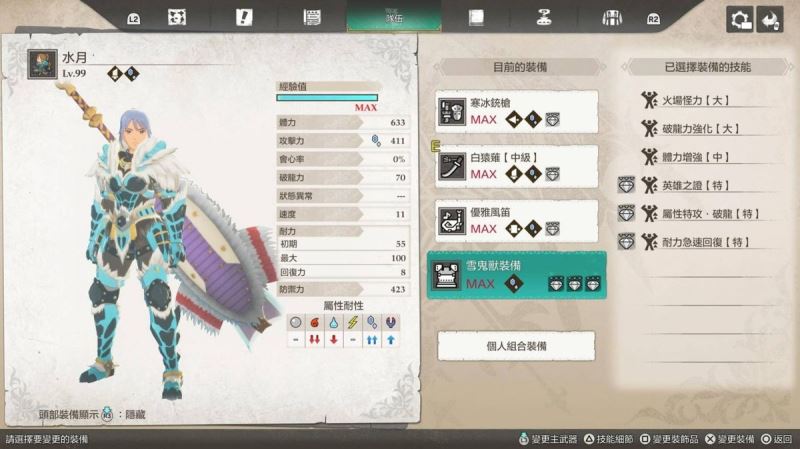Open the monster face tab
This screenshot has height=449, width=800.
[x=178, y=17]
